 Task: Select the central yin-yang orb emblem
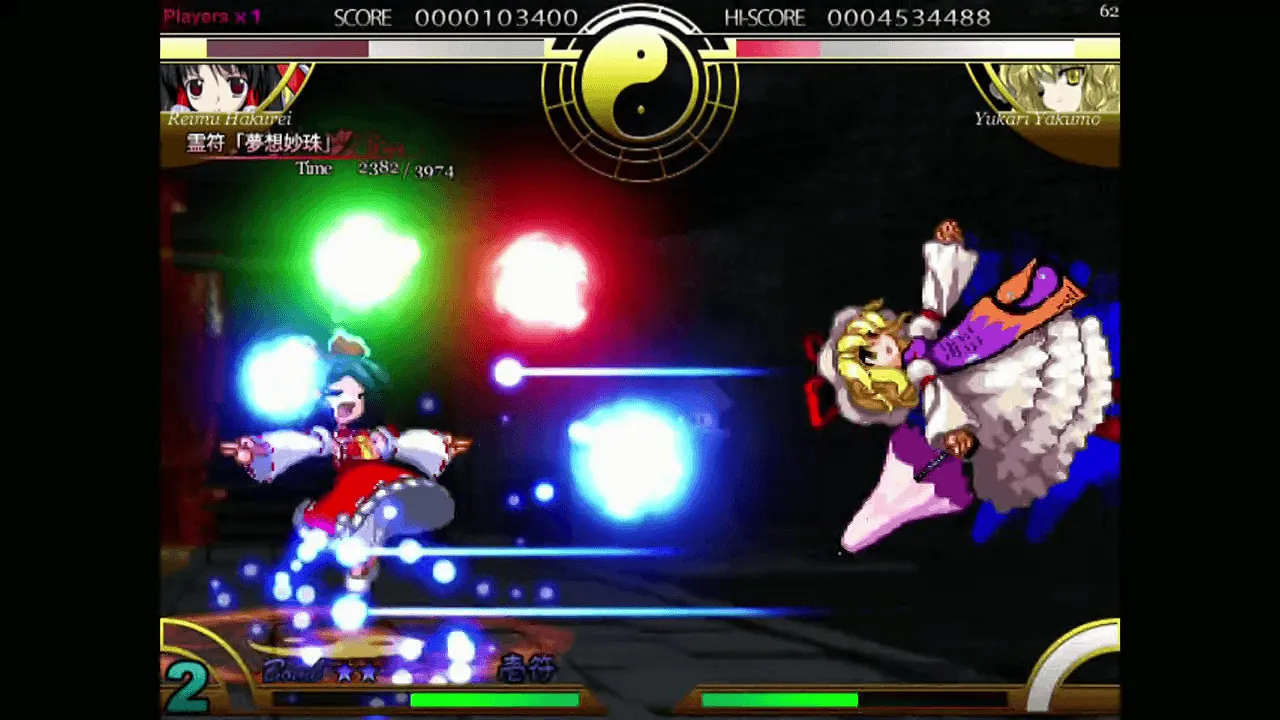click(x=639, y=88)
